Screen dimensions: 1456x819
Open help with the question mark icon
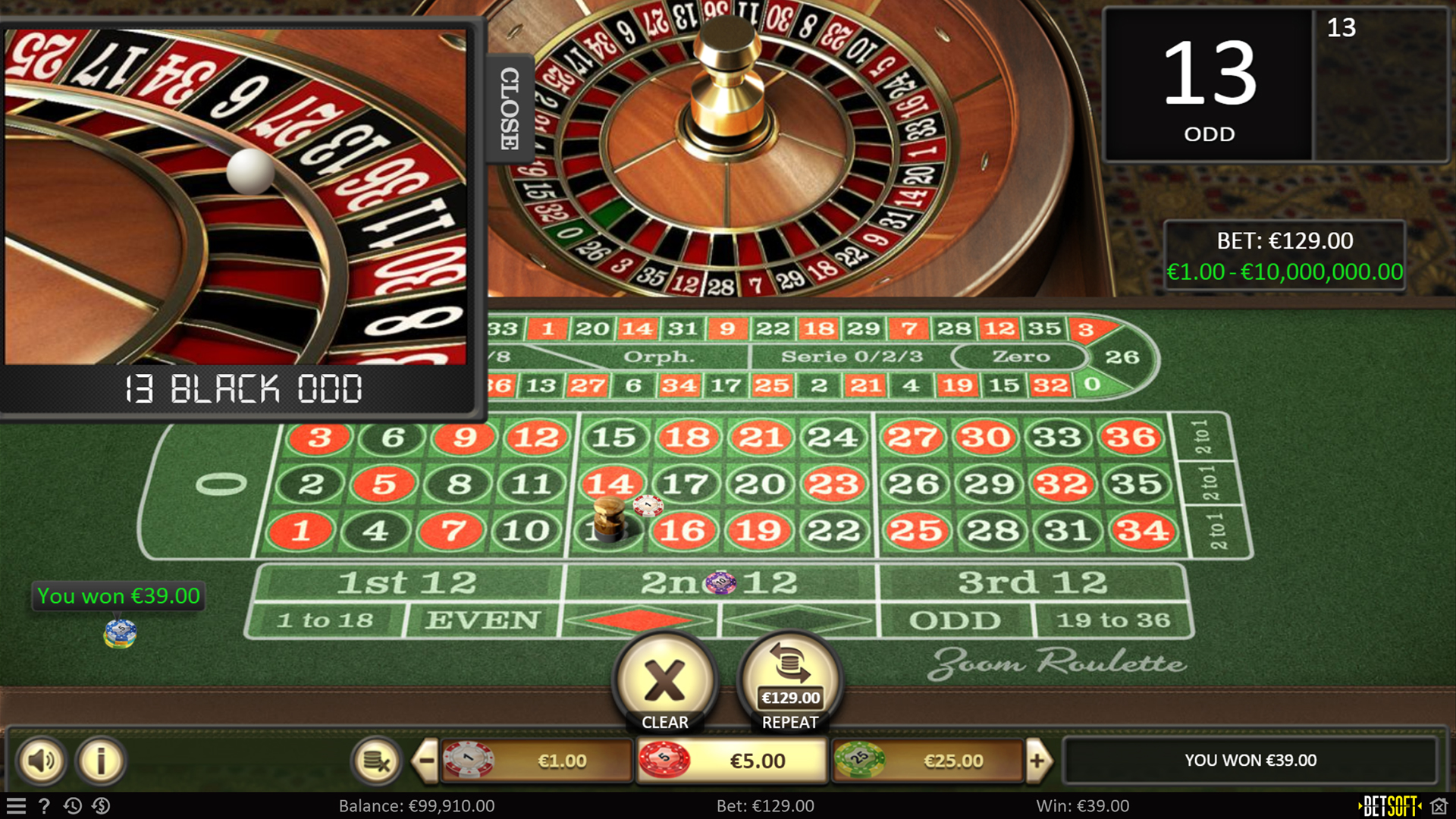tap(45, 806)
